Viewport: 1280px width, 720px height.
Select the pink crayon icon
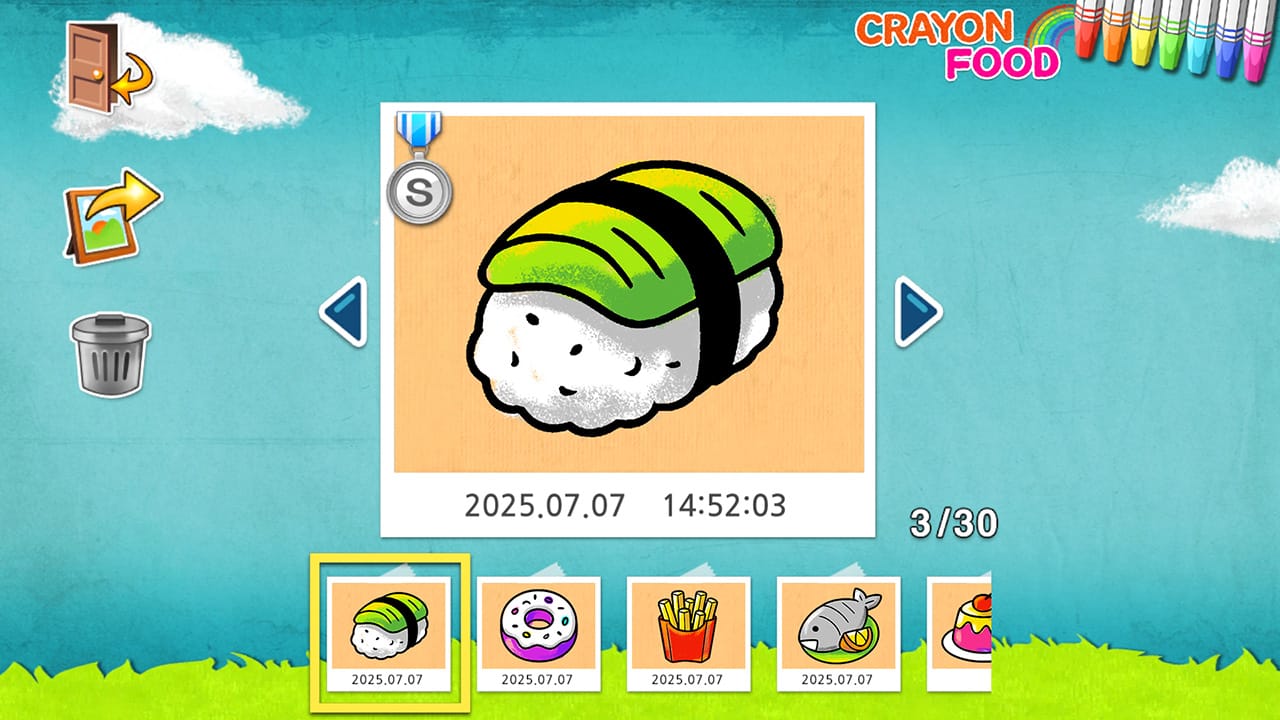coord(1257,55)
